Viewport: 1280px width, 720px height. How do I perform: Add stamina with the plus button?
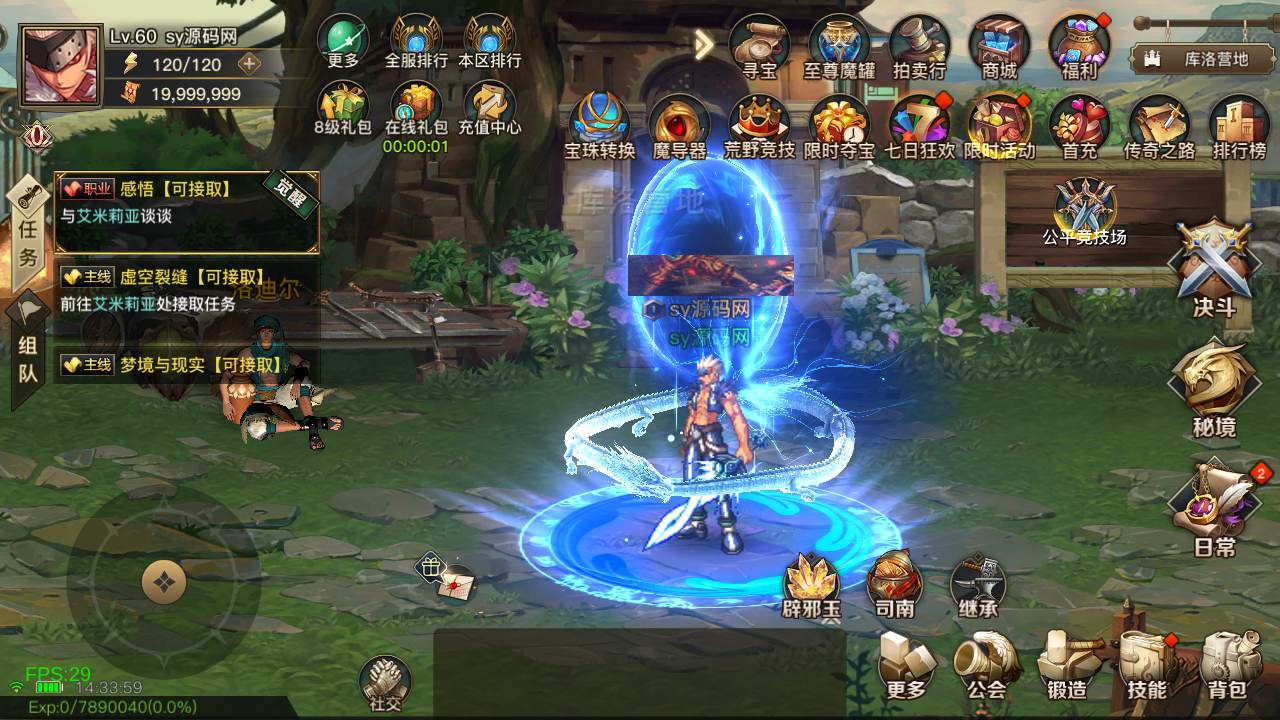coord(248,64)
